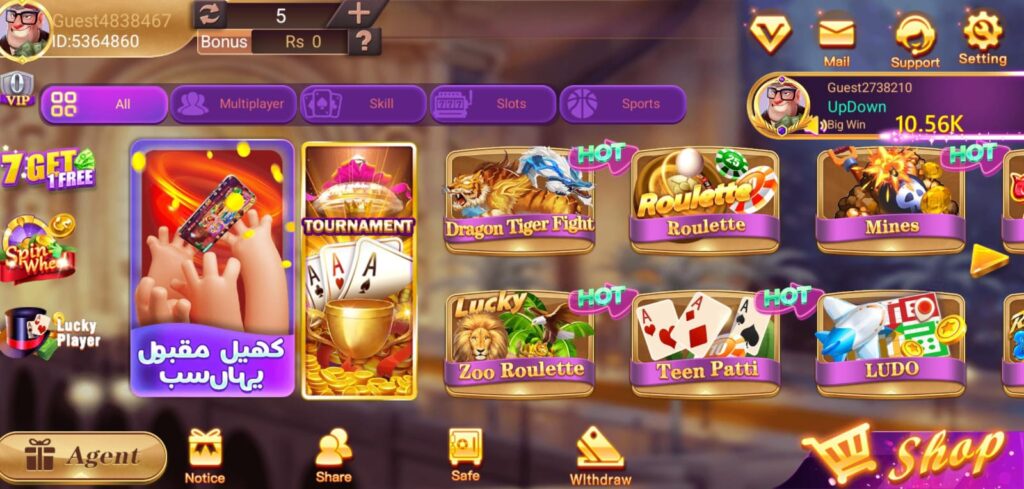
Task: Open the Setting gear menu
Action: coord(982,38)
